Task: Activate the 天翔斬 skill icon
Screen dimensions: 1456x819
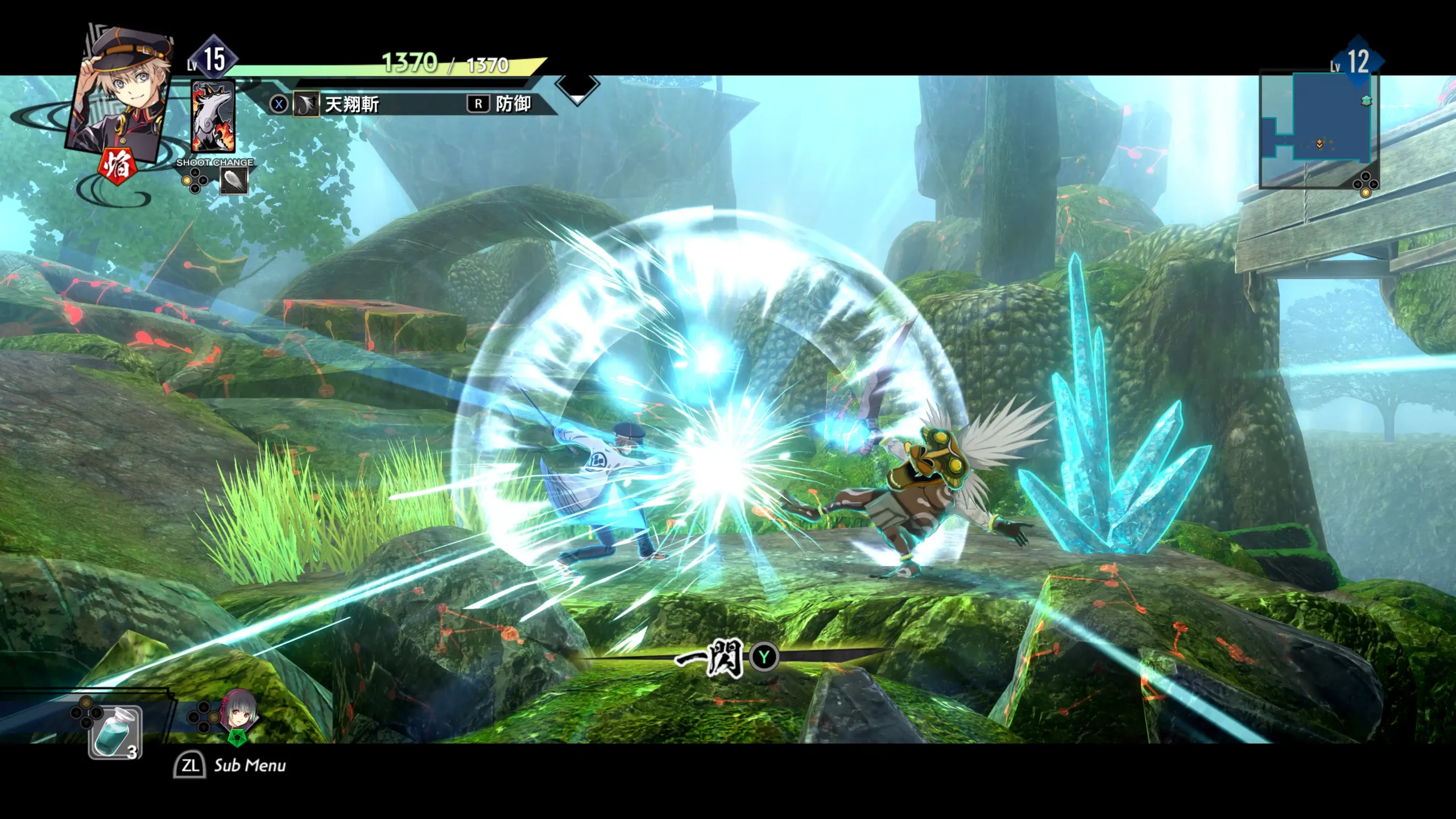Action: 305,105
